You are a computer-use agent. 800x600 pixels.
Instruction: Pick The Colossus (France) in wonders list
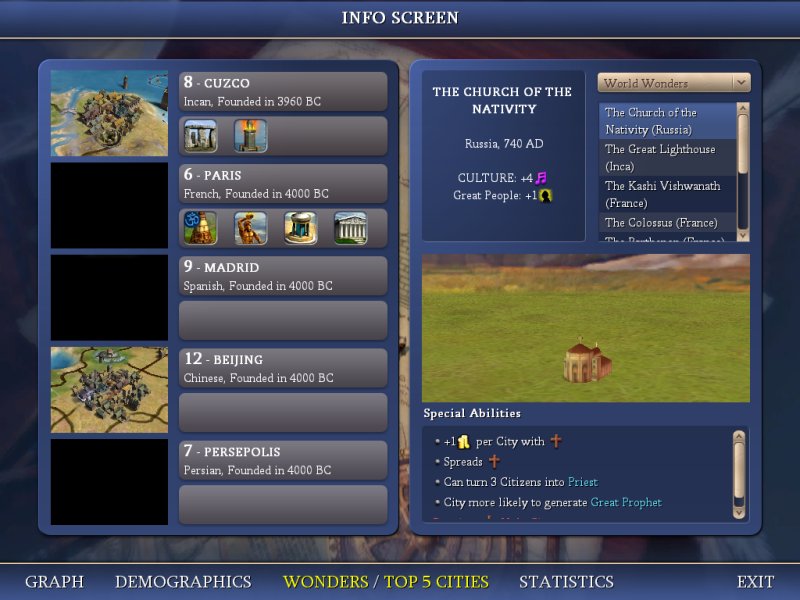pyautogui.click(x=667, y=222)
